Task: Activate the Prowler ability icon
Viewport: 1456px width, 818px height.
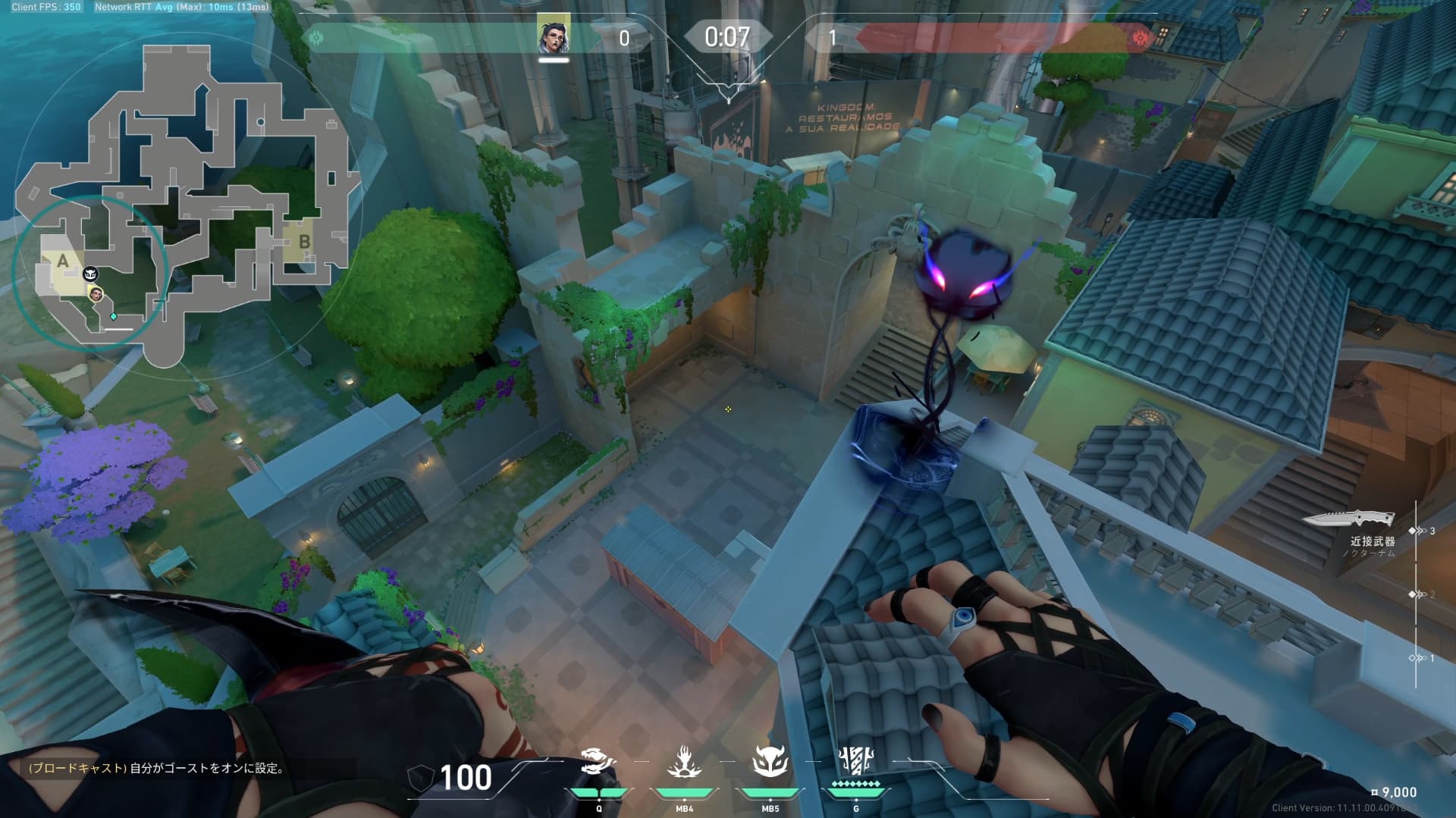Action: 598,762
